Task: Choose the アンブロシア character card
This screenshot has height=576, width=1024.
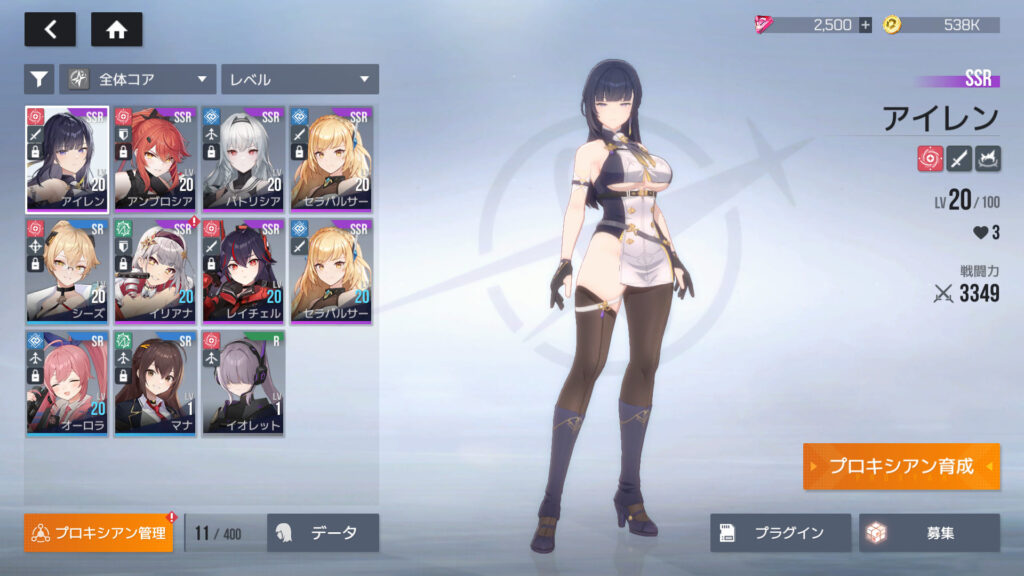Action: click(155, 159)
